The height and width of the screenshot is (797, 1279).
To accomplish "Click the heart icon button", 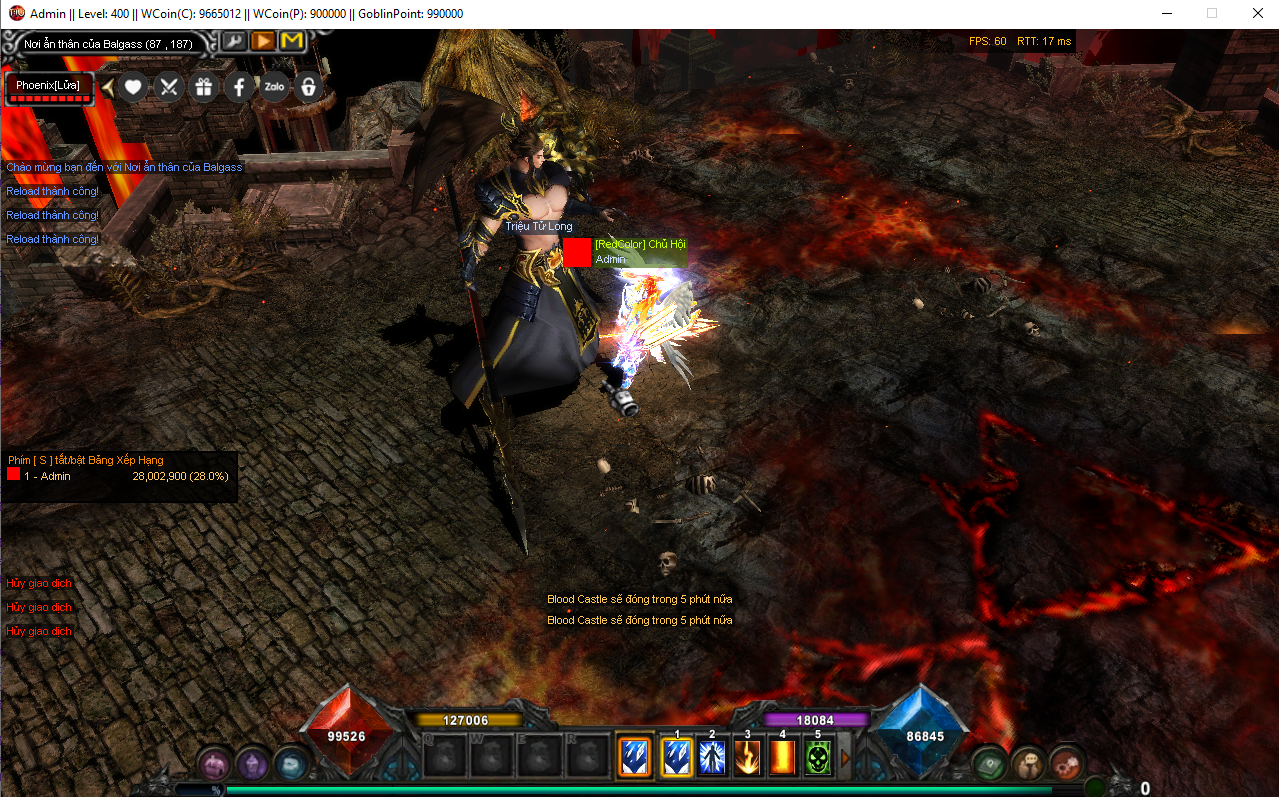I will (x=133, y=87).
